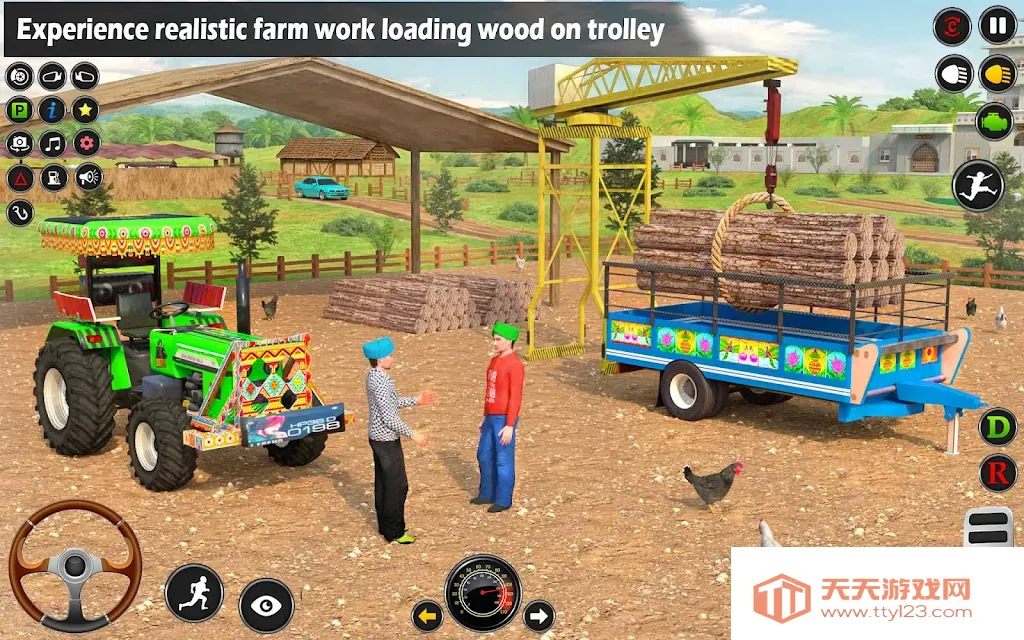Viewport: 1024px width, 640px height.
Task: Shift into Drive with the D button
Action: tap(997, 427)
